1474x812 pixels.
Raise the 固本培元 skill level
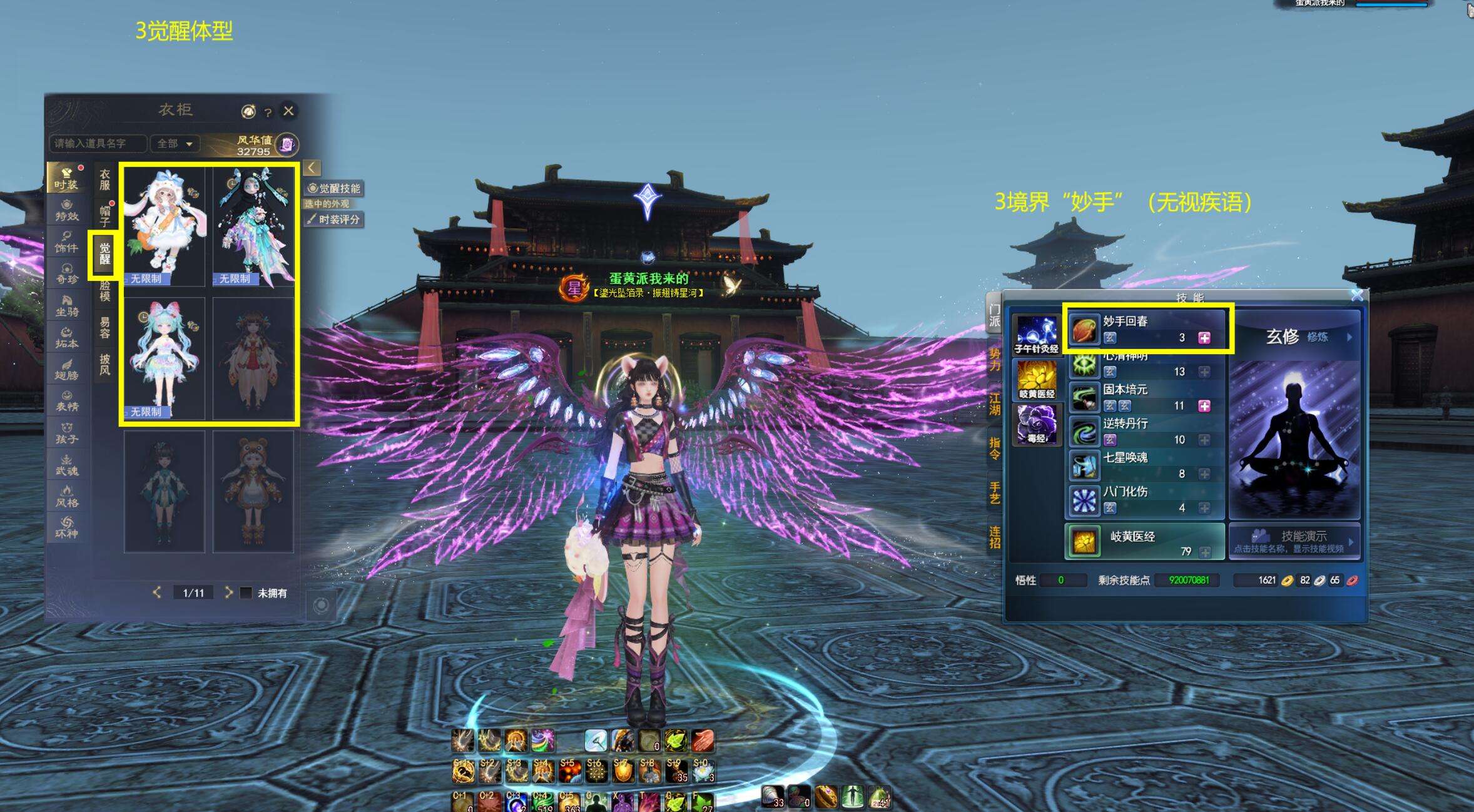tap(1204, 406)
